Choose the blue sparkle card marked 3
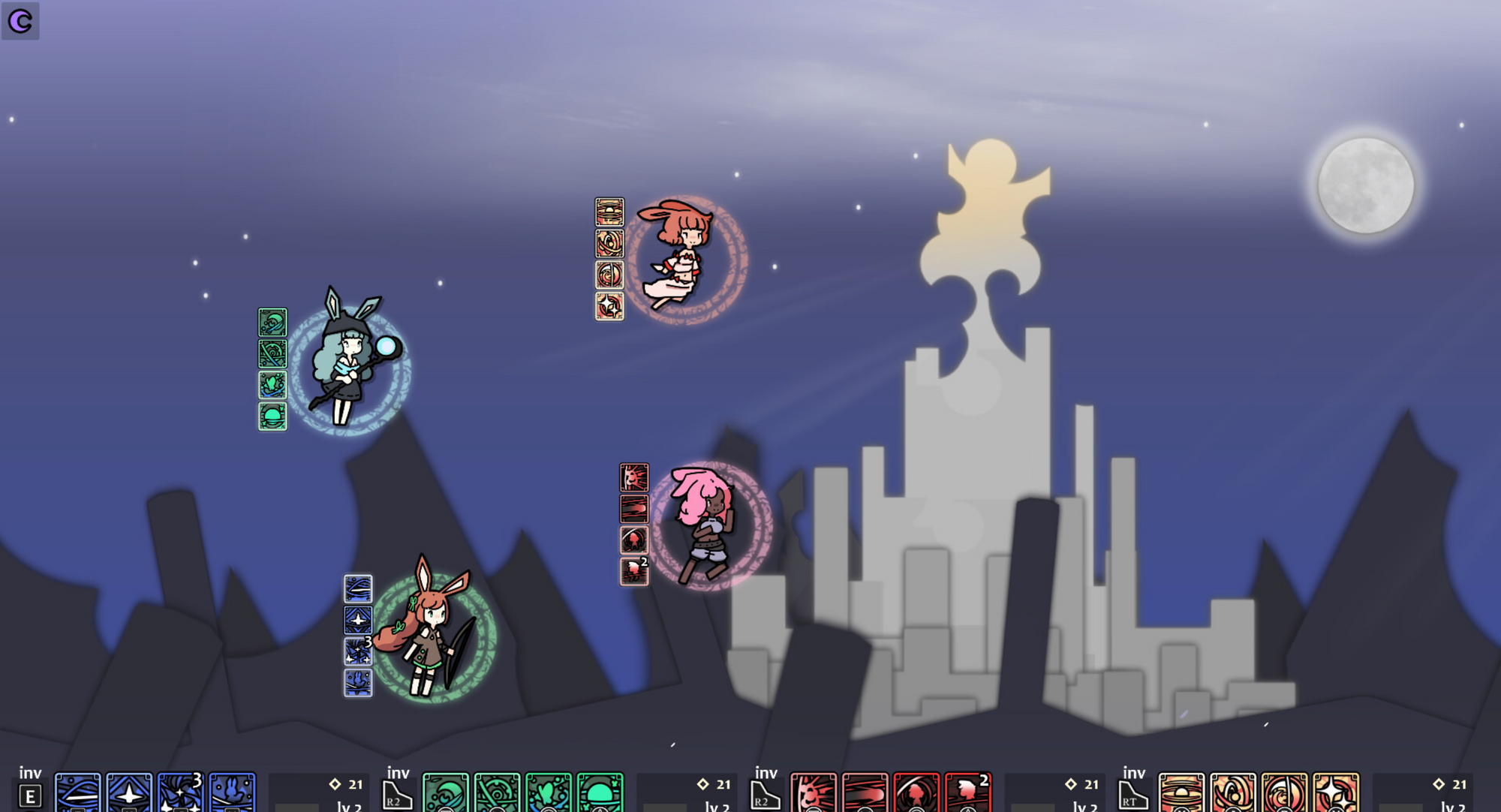Viewport: 1501px width, 812px height. click(181, 793)
